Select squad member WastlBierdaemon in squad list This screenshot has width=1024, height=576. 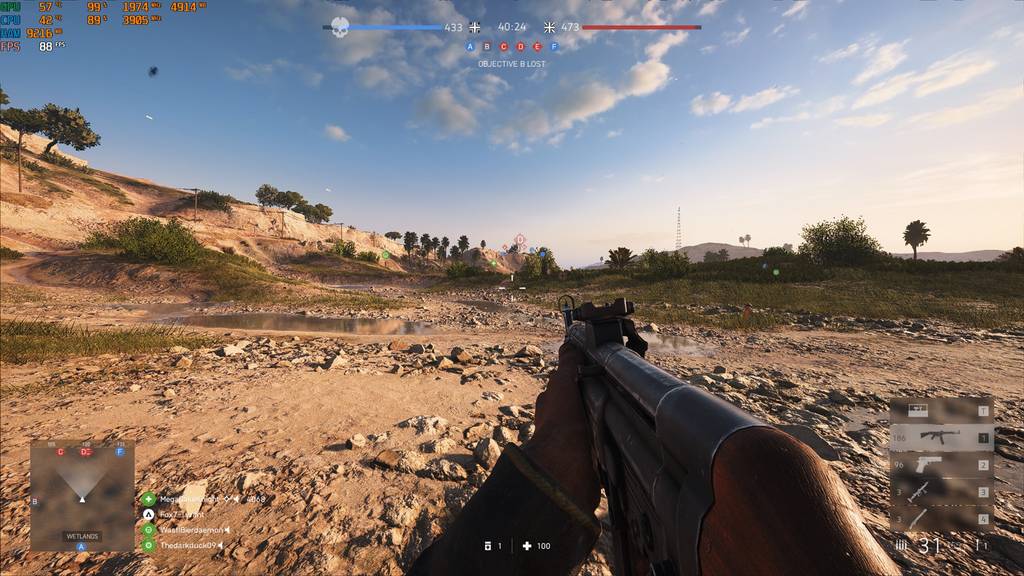pyautogui.click(x=190, y=529)
